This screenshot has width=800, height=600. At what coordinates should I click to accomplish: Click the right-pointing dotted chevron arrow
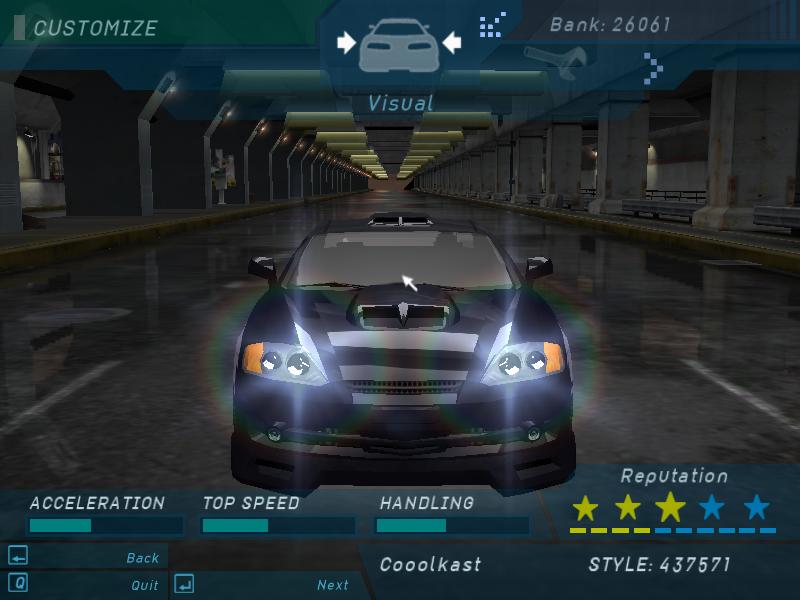(653, 69)
